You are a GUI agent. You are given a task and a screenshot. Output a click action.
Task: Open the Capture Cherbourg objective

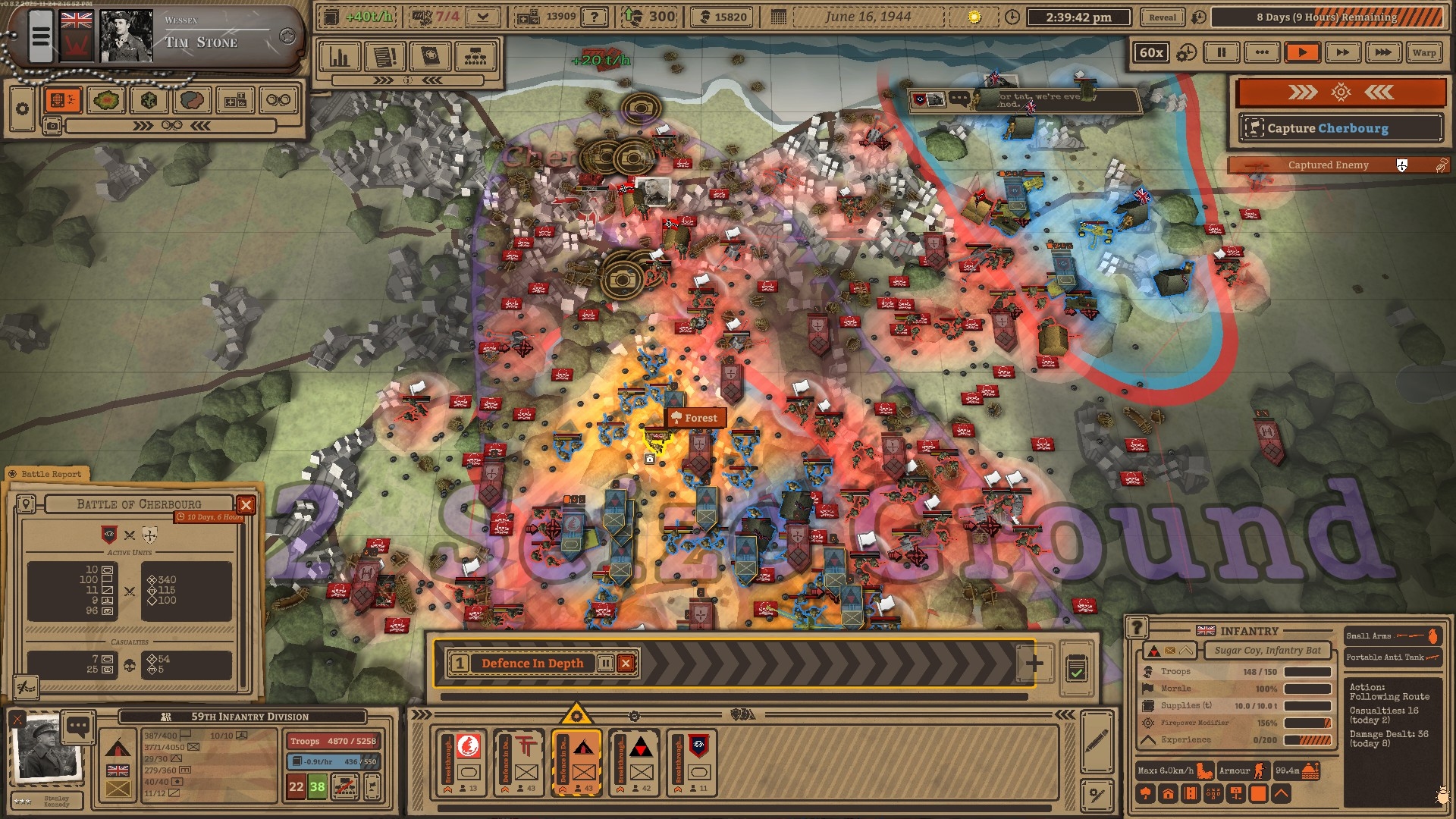1340,128
